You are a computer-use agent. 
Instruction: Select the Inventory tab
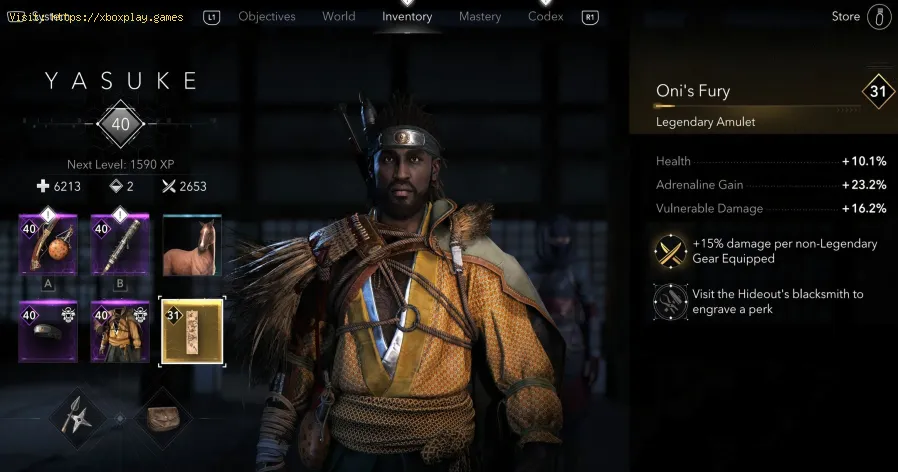point(407,17)
